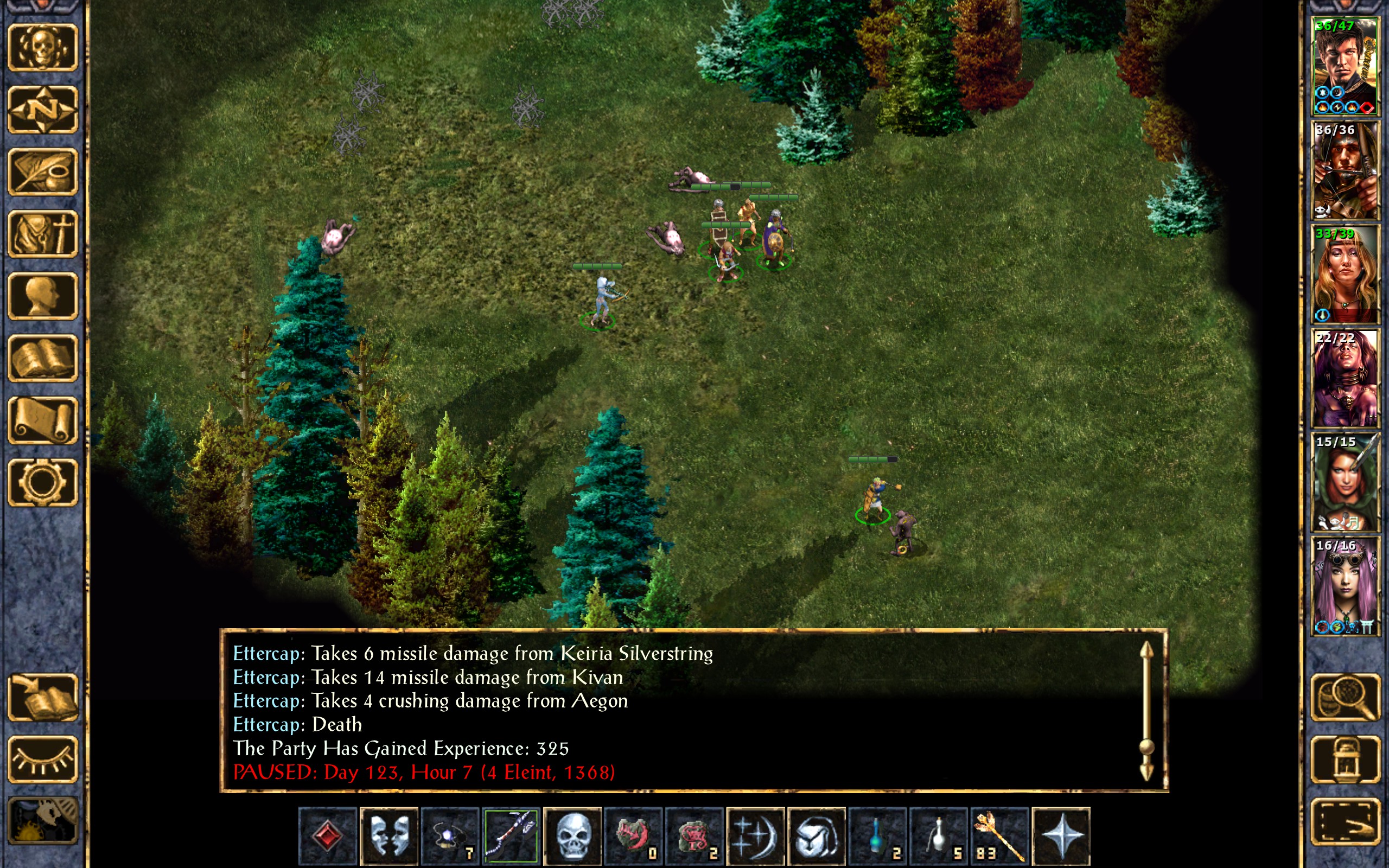
Task: Click the magnifying glass button
Action: [x=1345, y=698]
